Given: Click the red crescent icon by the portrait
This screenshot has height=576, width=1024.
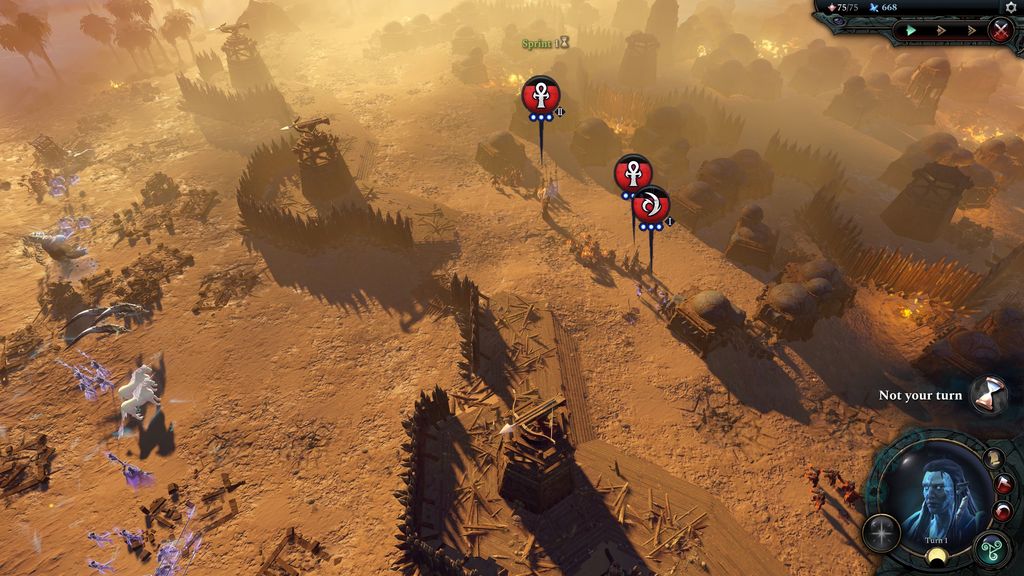Looking at the screenshot, I should pos(1002,512).
